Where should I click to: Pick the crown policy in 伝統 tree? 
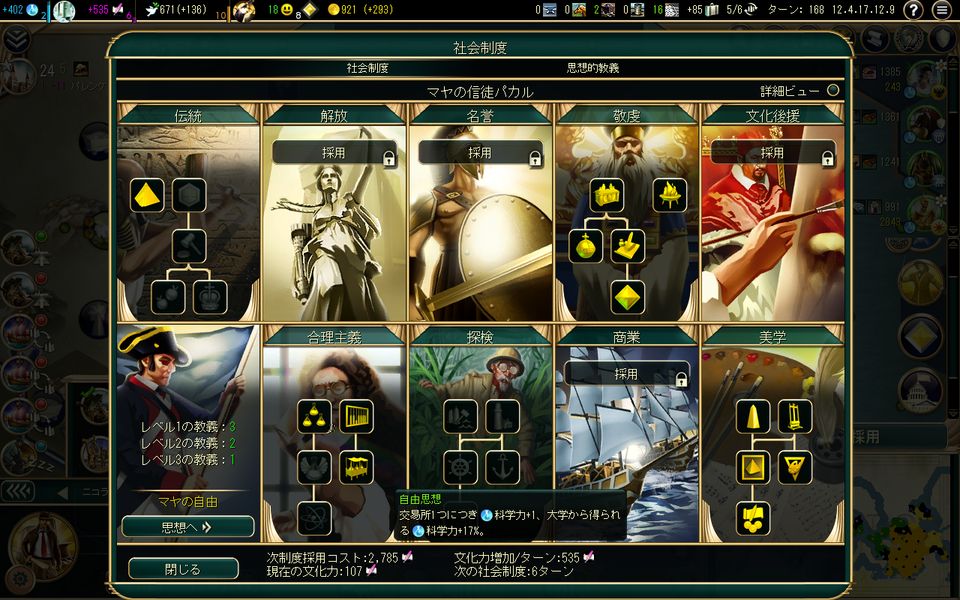[x=210, y=297]
